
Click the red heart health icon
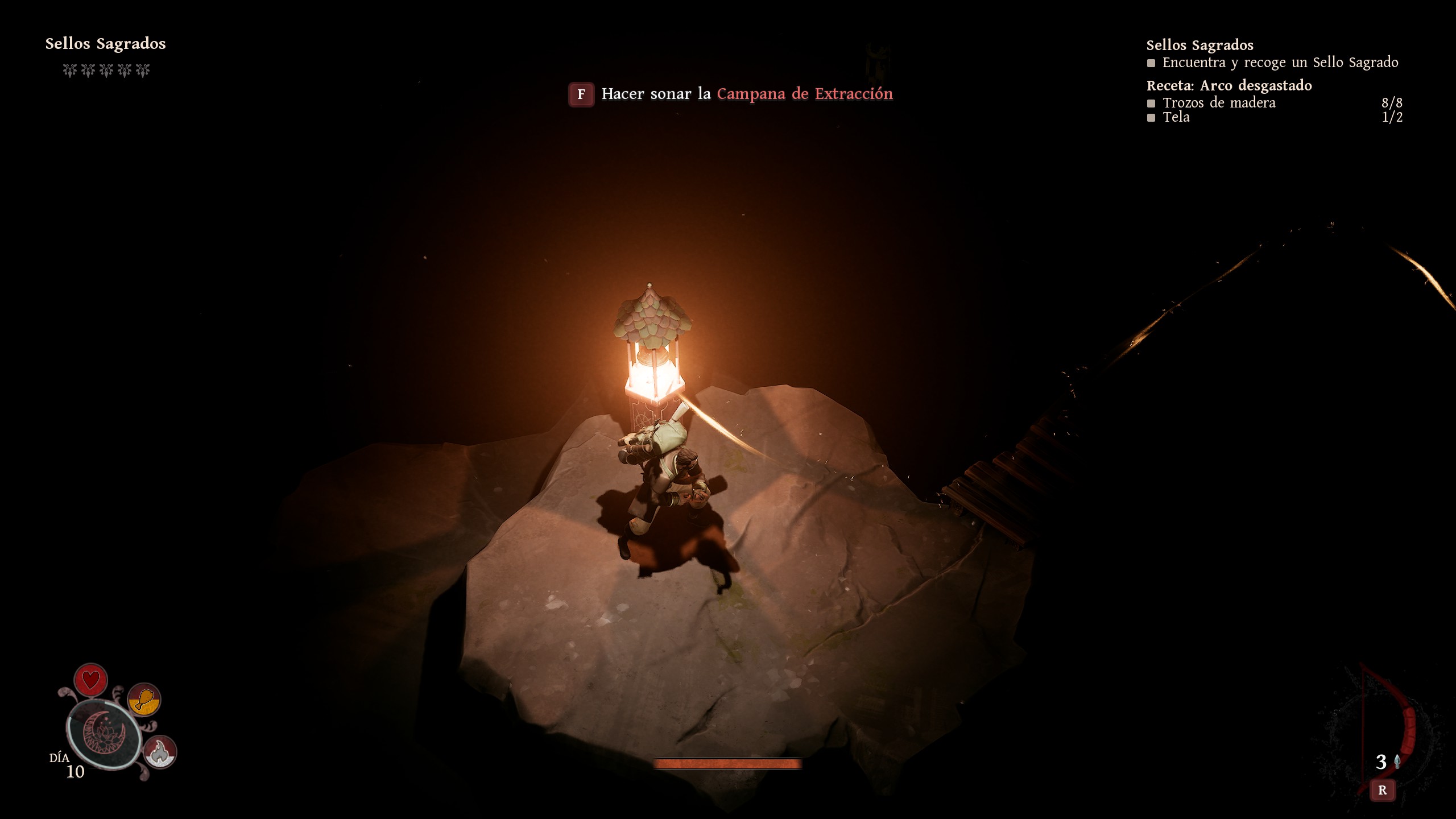[90, 680]
